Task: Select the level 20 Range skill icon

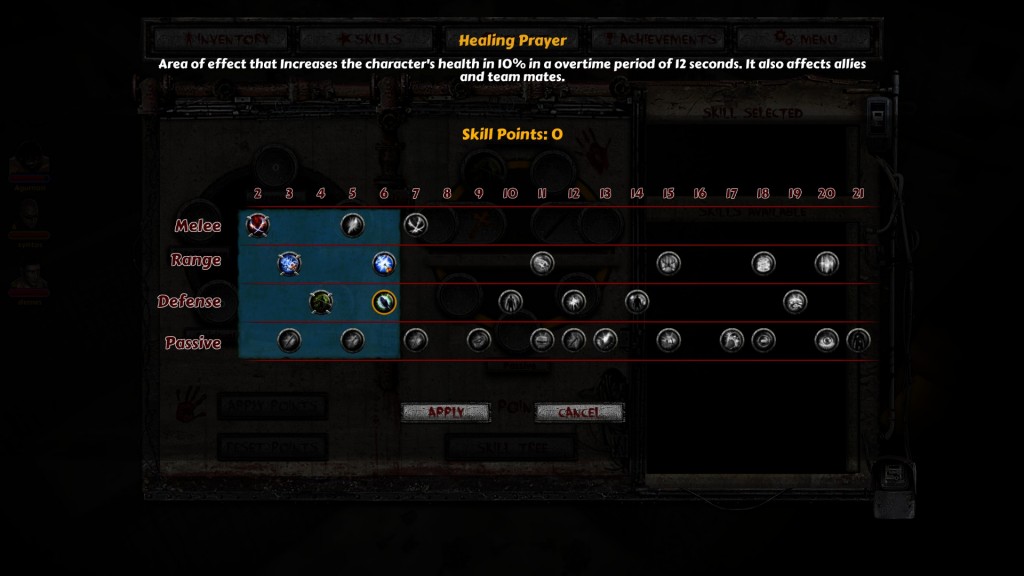Action: pyautogui.click(x=826, y=263)
